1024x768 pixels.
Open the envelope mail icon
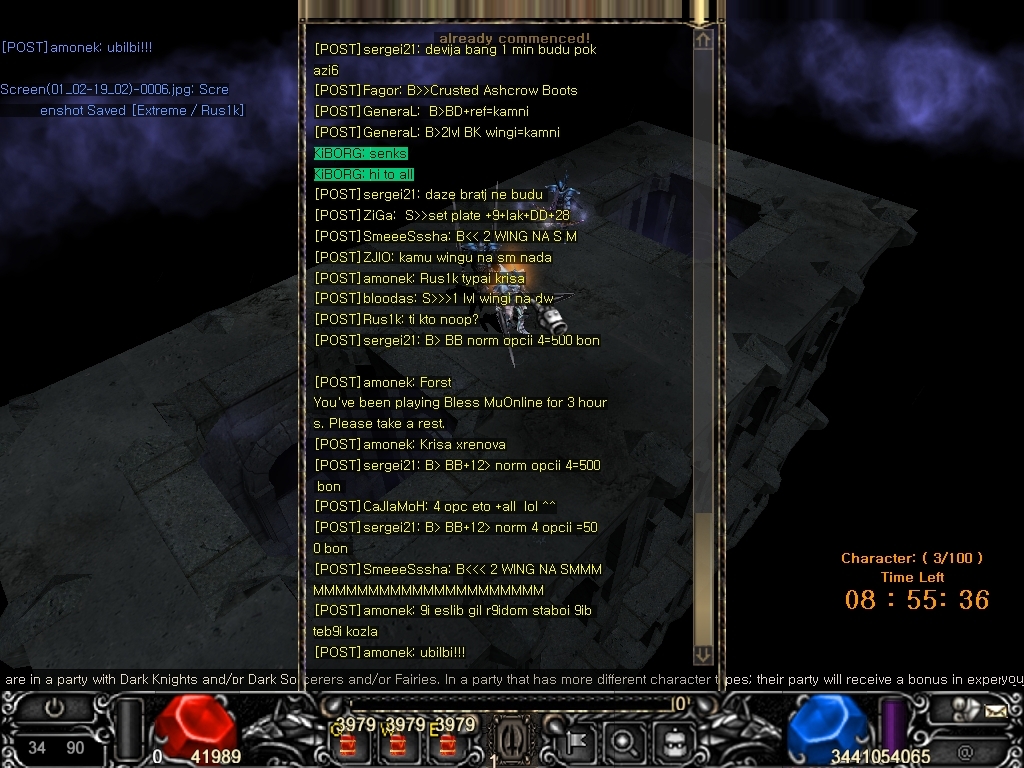tap(996, 712)
